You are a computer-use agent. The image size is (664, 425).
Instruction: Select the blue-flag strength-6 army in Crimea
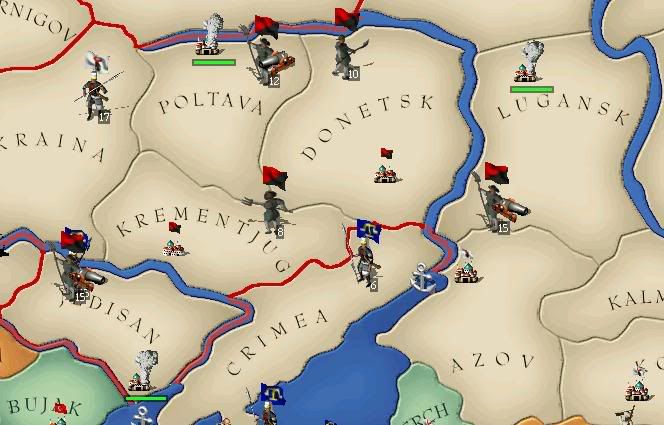[x=367, y=258]
